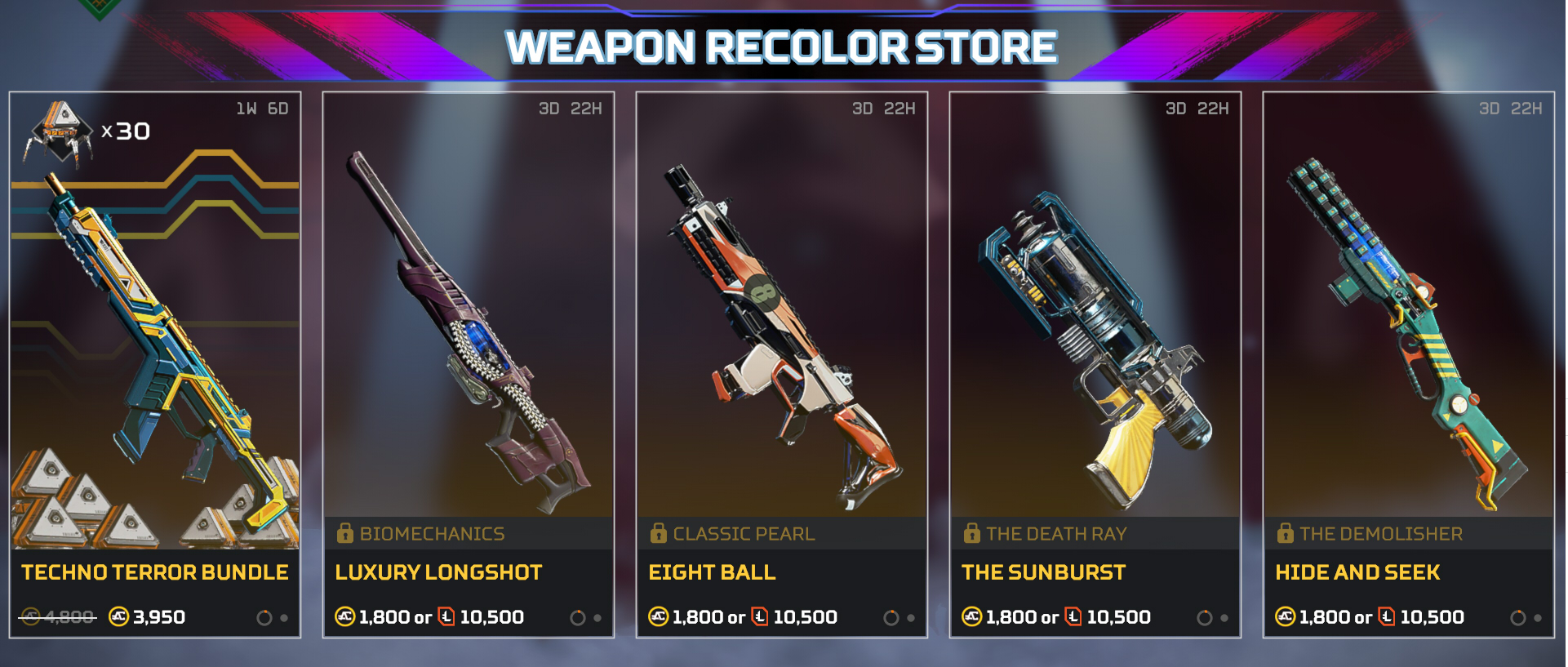
Task: Click the LUXURY LONGSHOT title
Action: 438,573
